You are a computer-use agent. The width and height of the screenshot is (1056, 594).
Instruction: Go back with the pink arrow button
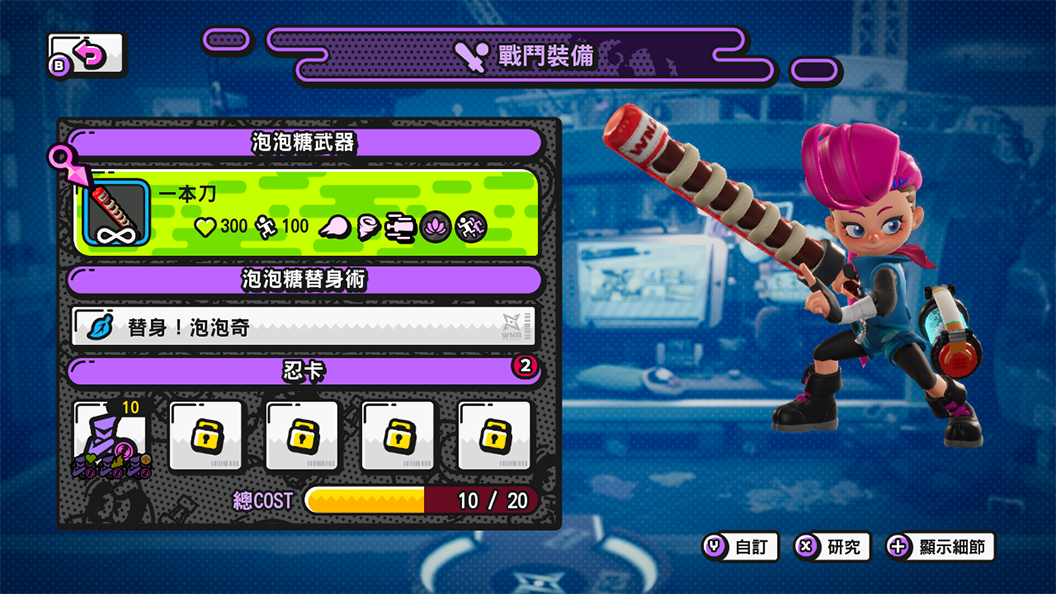[87, 54]
